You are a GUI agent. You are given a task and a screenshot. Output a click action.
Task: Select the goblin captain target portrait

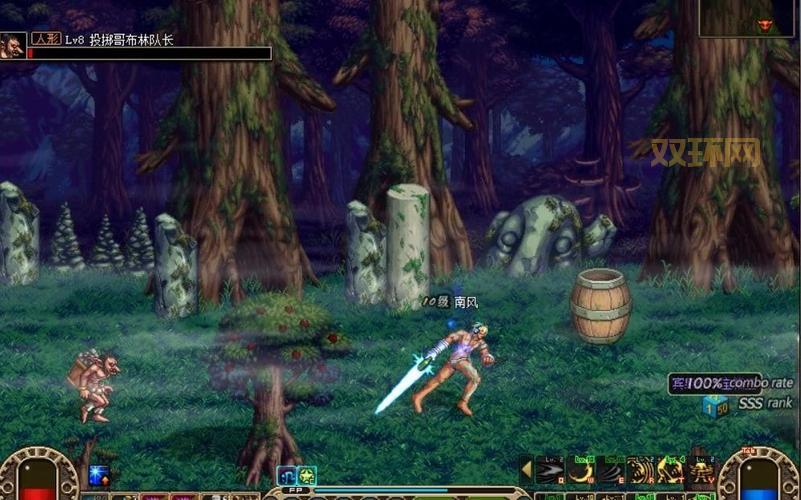13,45
